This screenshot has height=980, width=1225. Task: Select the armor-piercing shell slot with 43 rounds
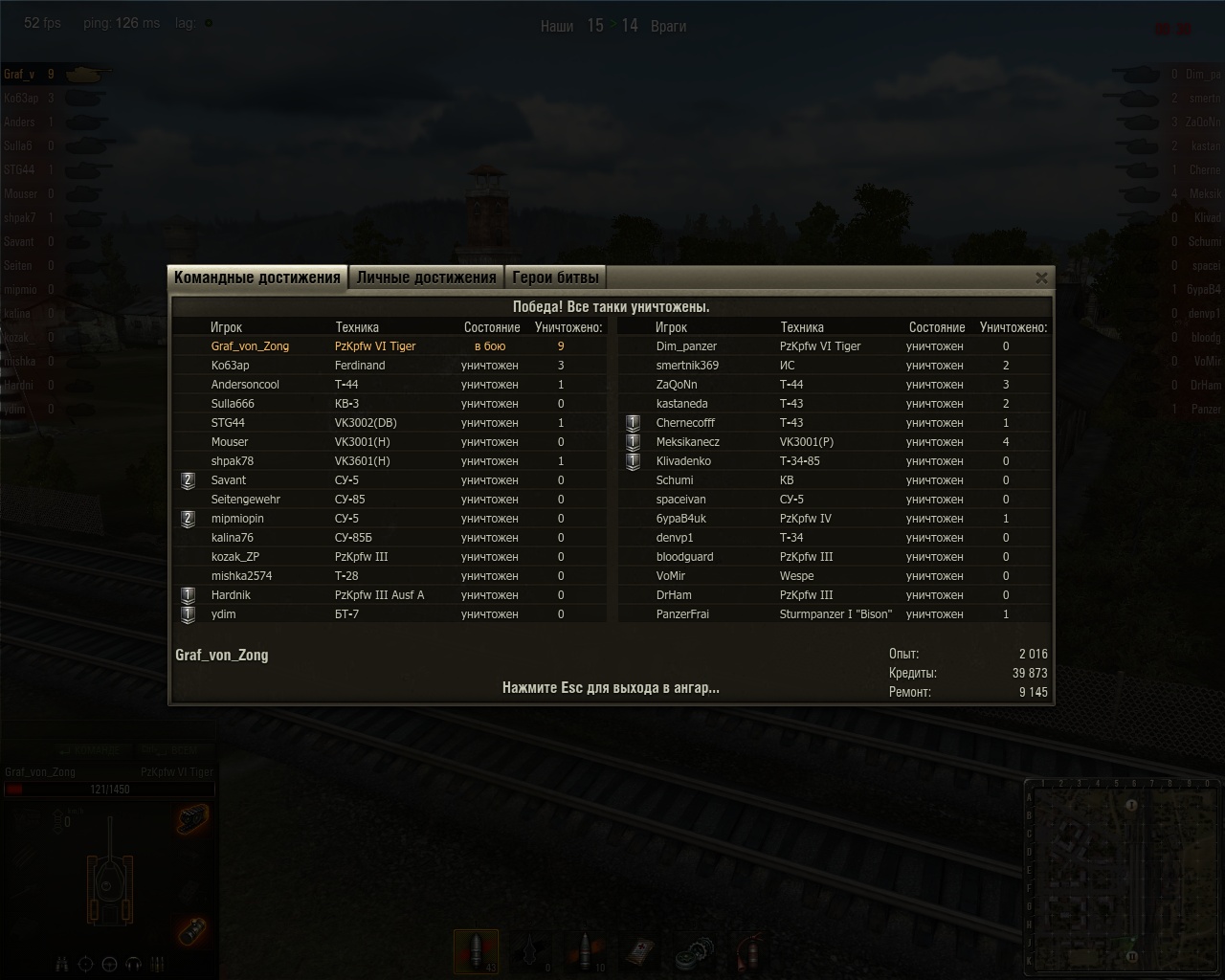[476, 953]
